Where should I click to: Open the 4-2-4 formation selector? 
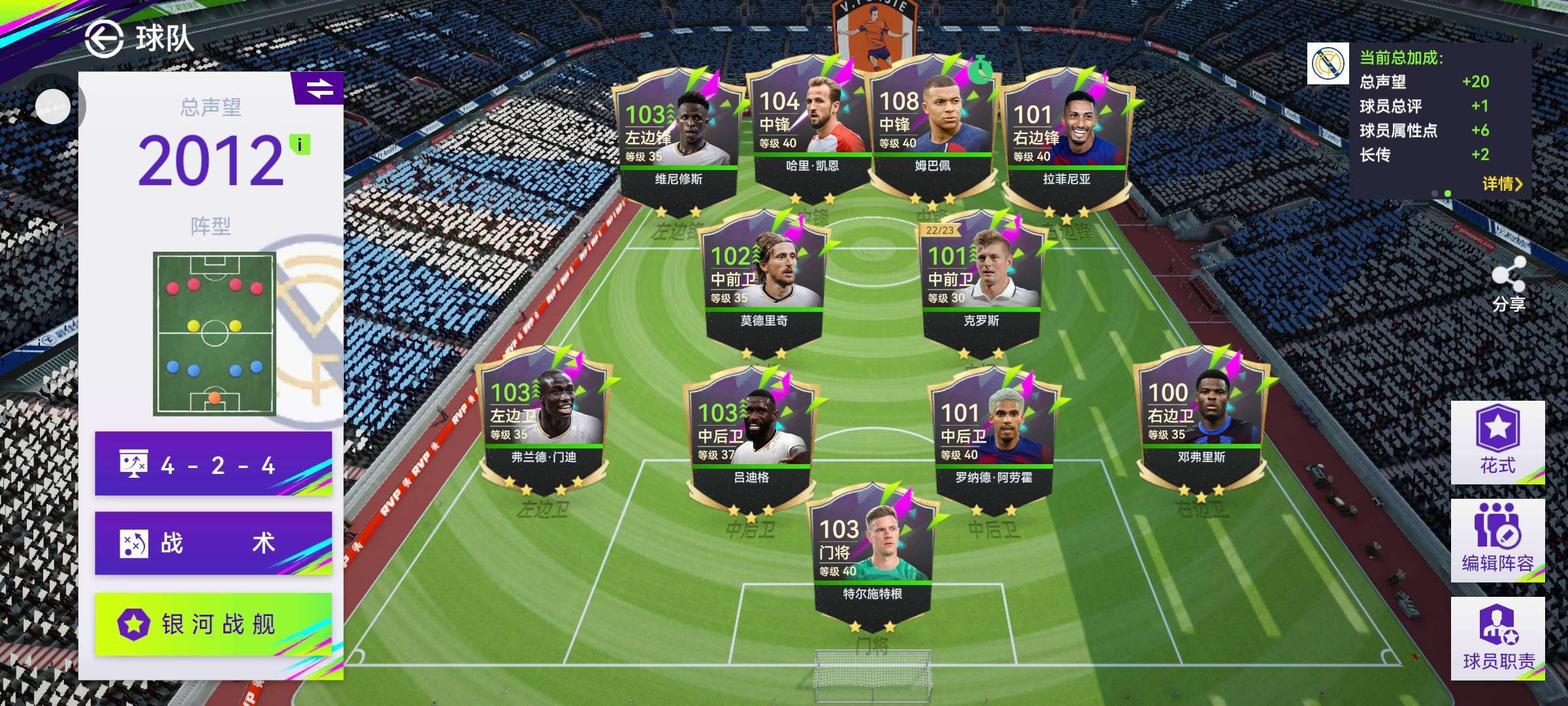(x=214, y=465)
